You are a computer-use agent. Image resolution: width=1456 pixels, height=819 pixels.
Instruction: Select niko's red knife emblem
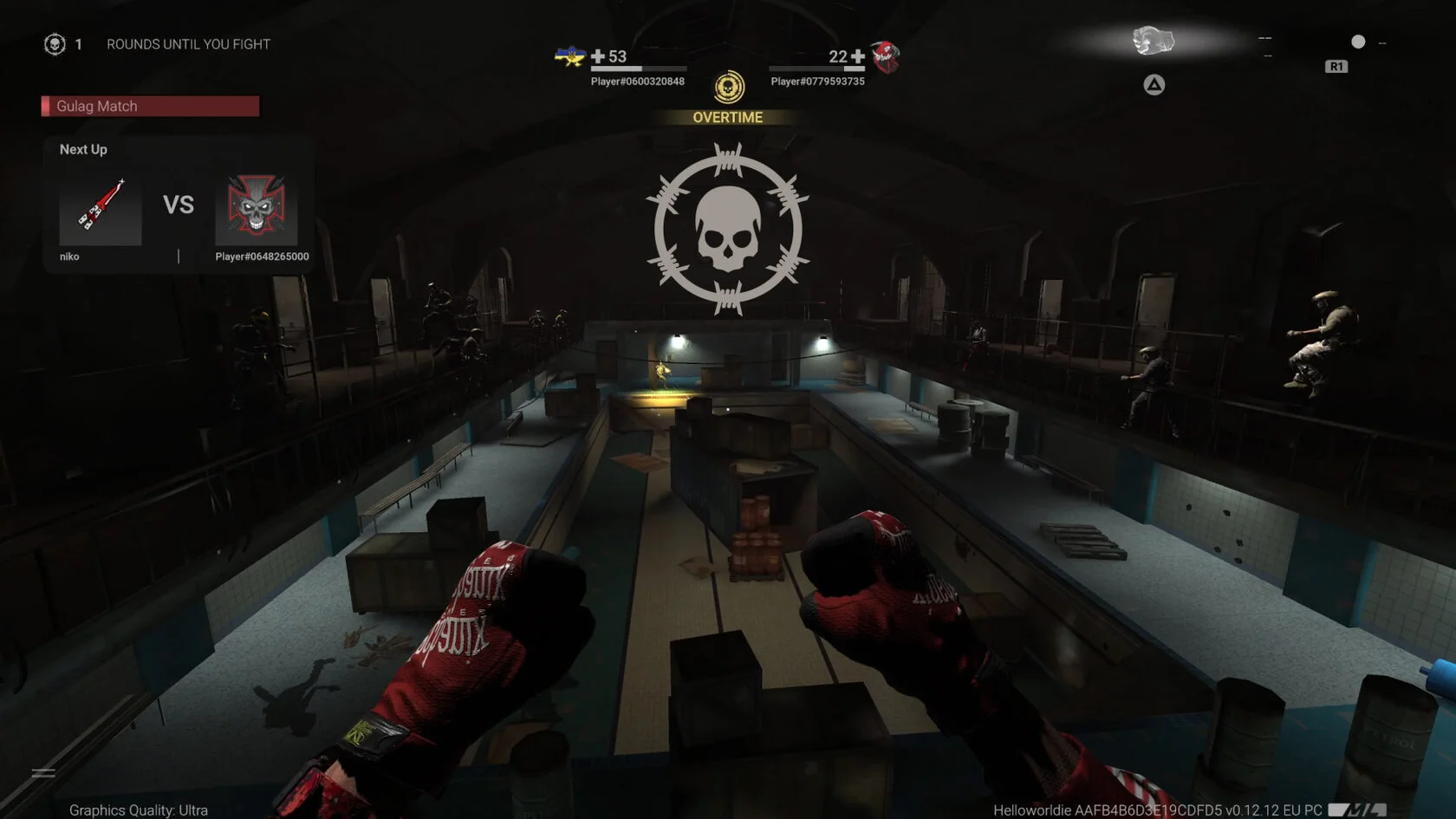click(x=101, y=208)
